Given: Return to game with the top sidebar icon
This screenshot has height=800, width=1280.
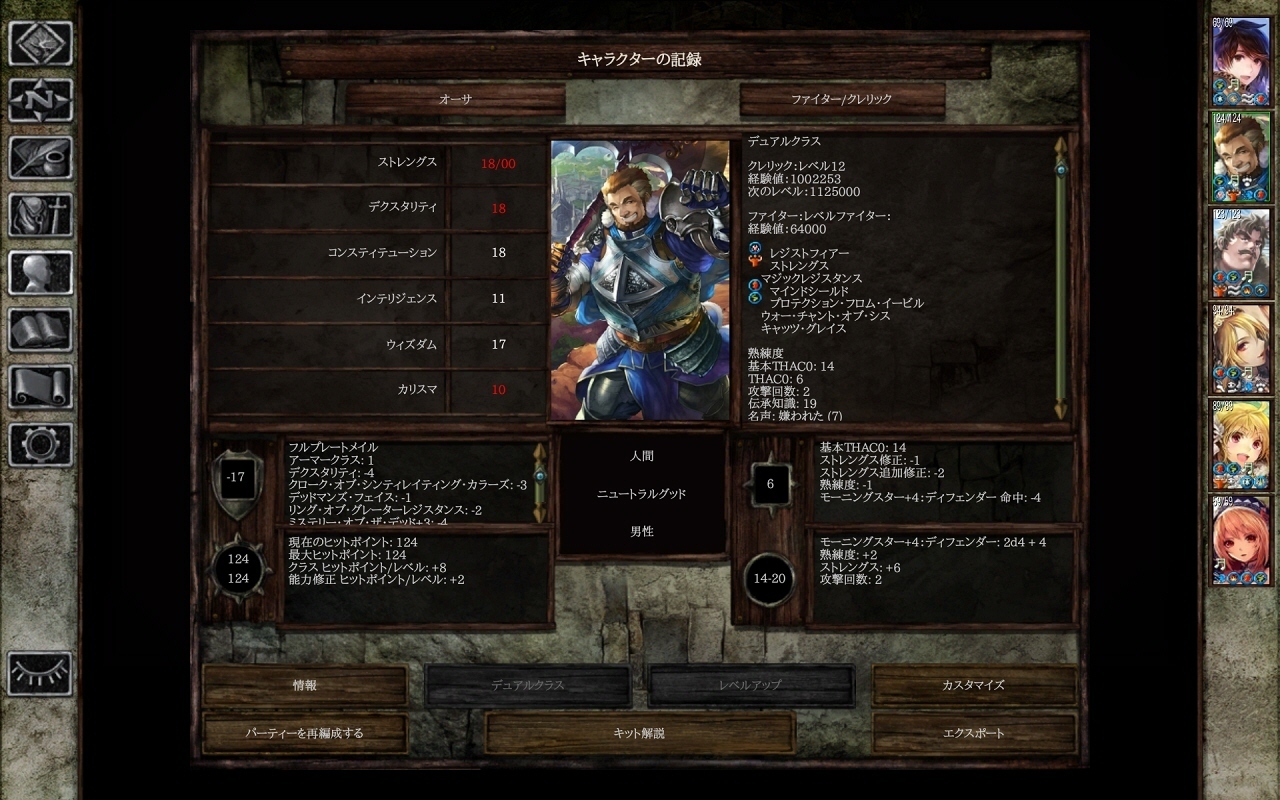Looking at the screenshot, I should click(x=41, y=44).
